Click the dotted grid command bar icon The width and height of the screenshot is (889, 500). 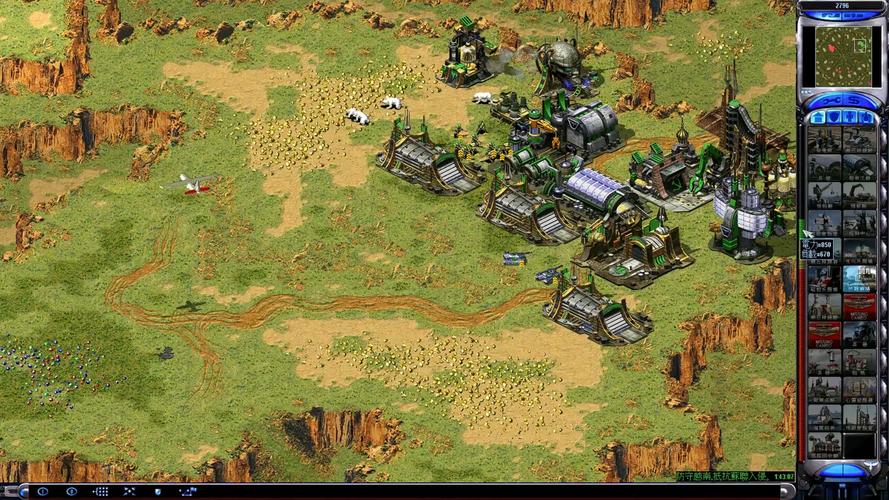click(101, 491)
